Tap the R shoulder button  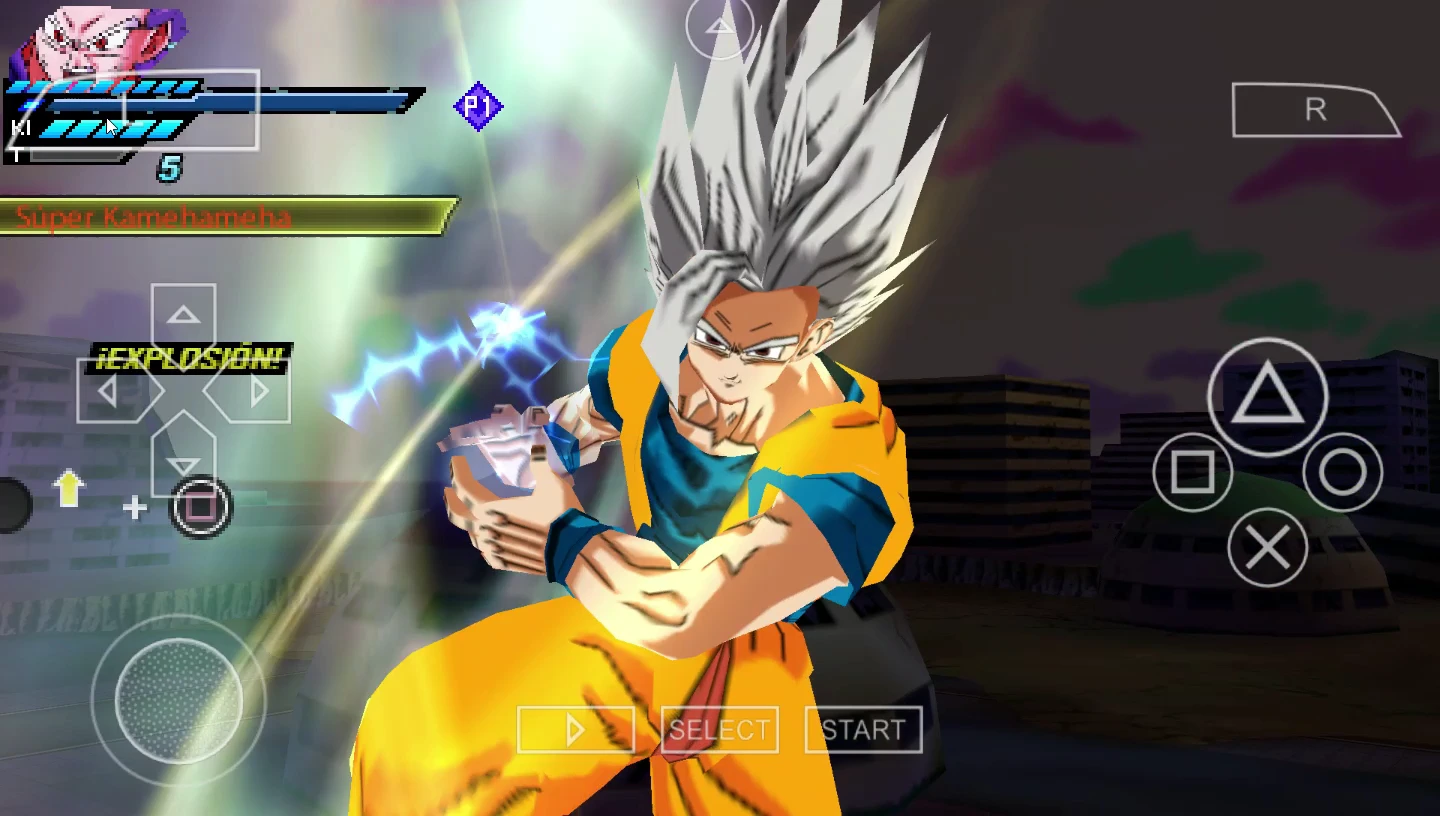pos(1314,110)
